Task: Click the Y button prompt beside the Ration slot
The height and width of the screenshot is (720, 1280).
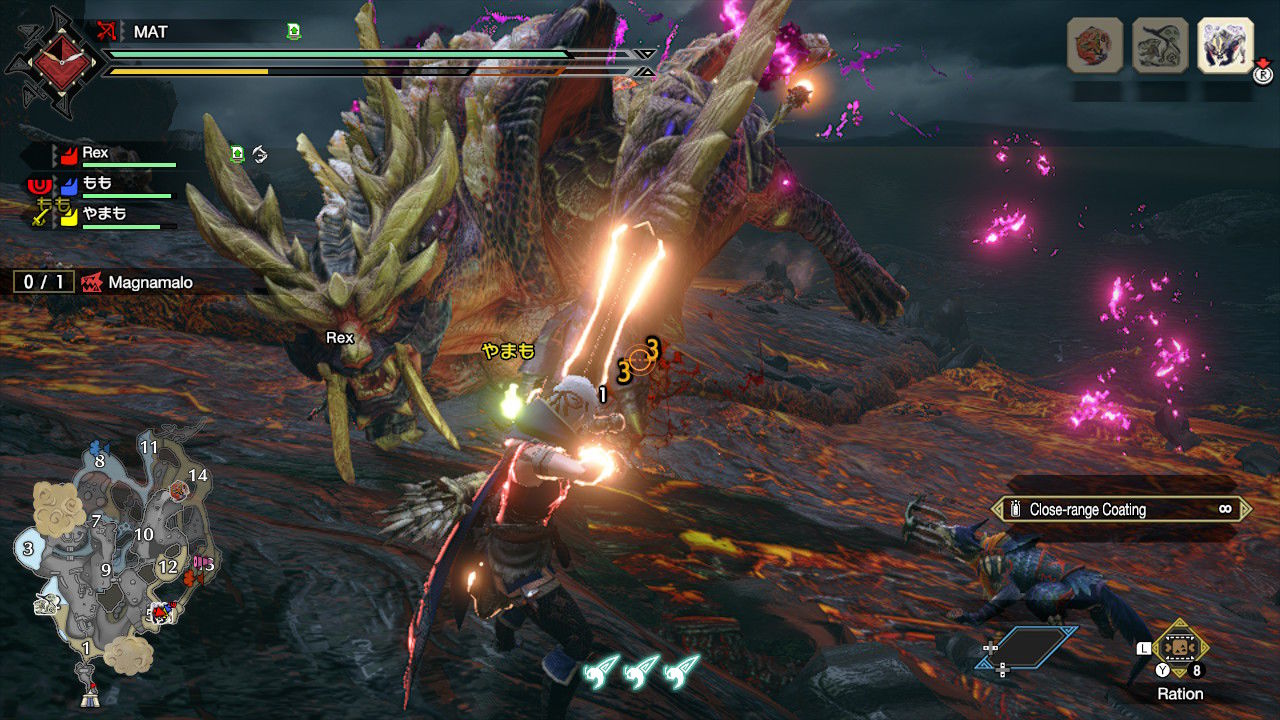Action: pos(1163,670)
